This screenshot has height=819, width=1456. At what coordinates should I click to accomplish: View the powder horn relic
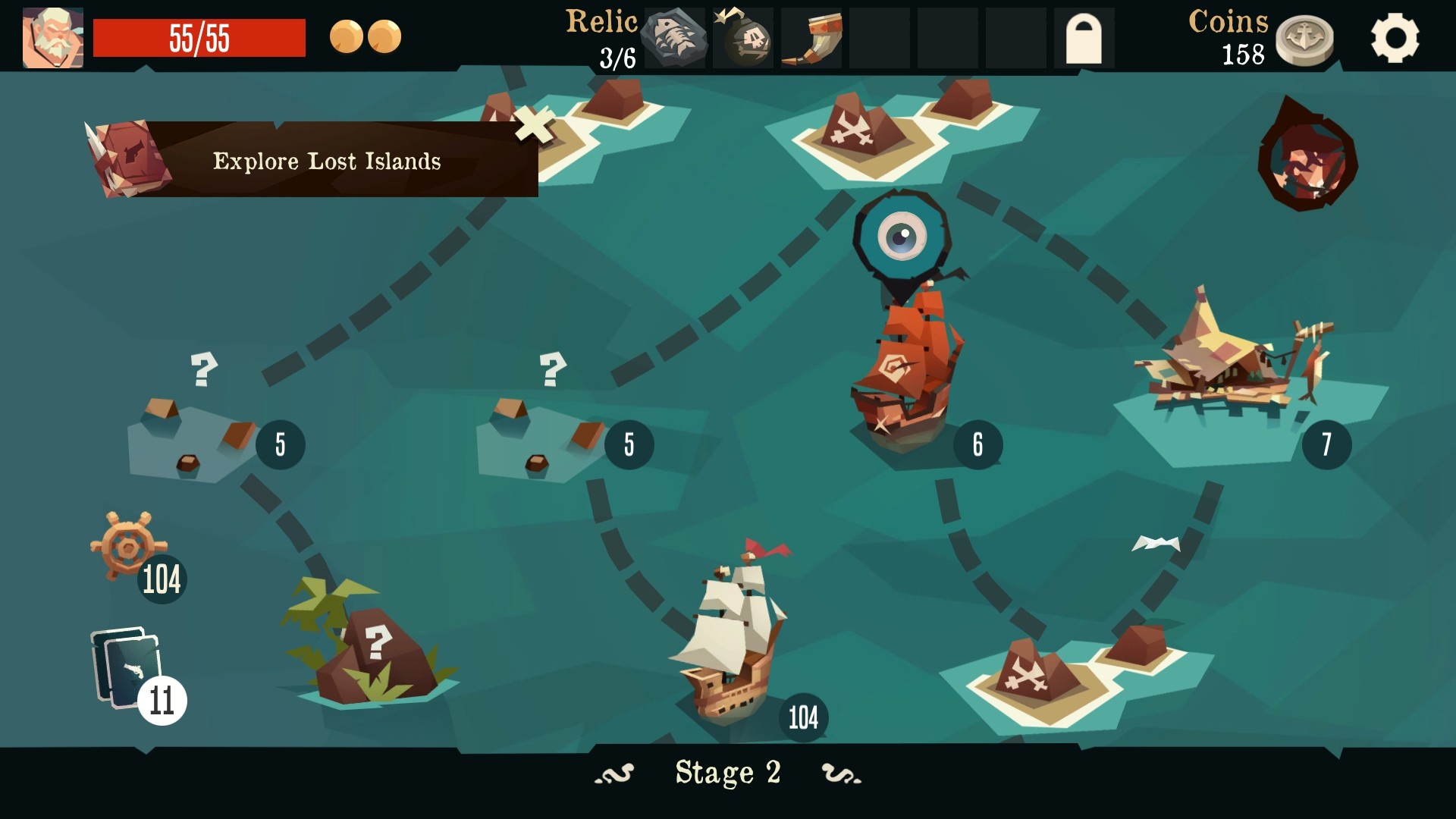(811, 36)
